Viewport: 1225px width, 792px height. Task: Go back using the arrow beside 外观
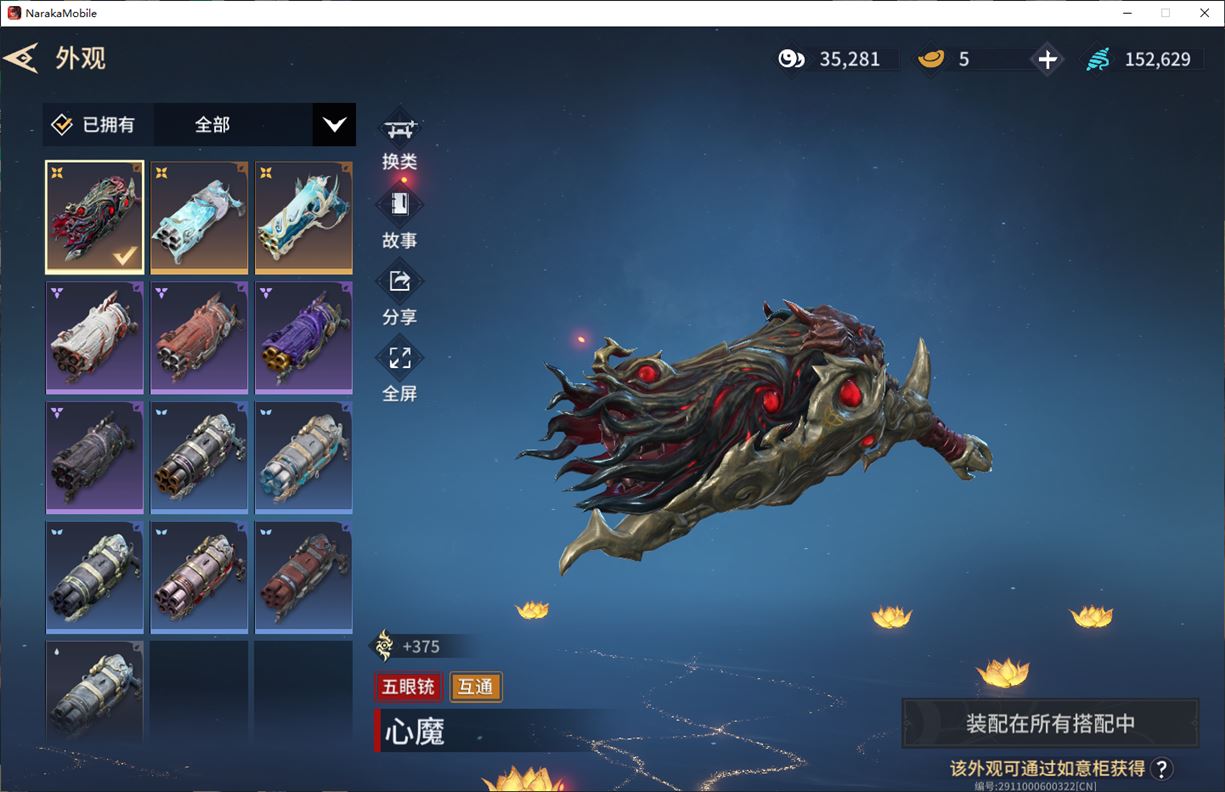coord(21,58)
